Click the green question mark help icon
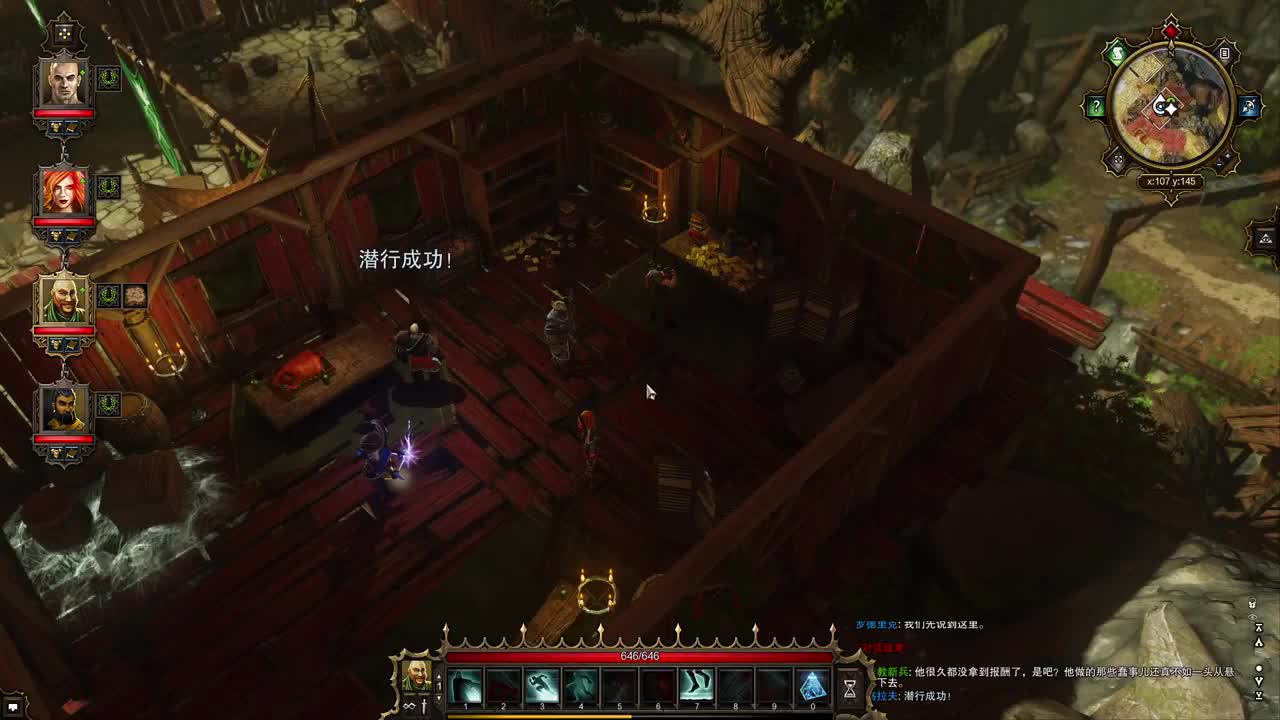 pyautogui.click(x=1096, y=106)
